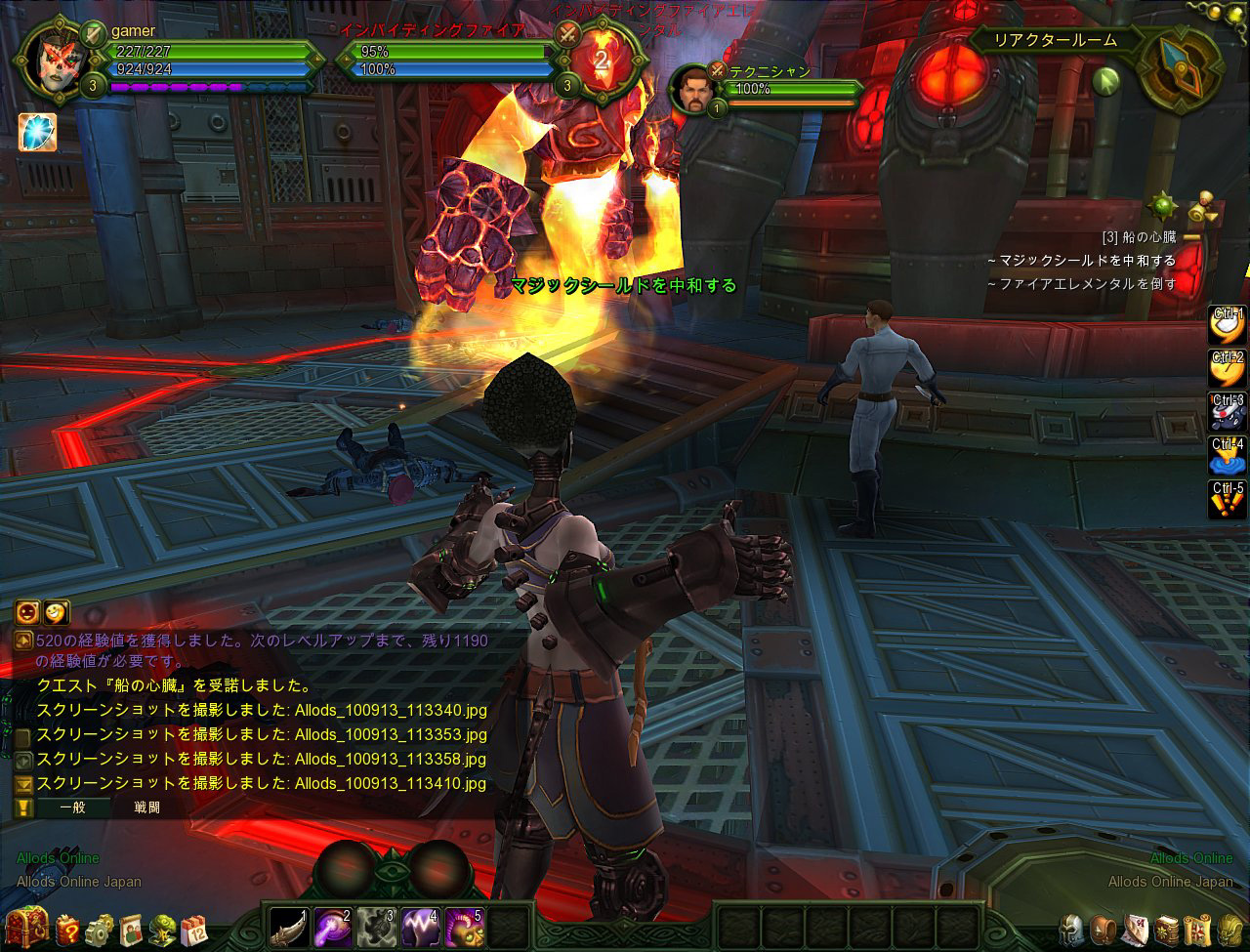This screenshot has width=1250, height=952.
Task: Use the curved blade skill in hotbar slot 1
Action: click(289, 924)
